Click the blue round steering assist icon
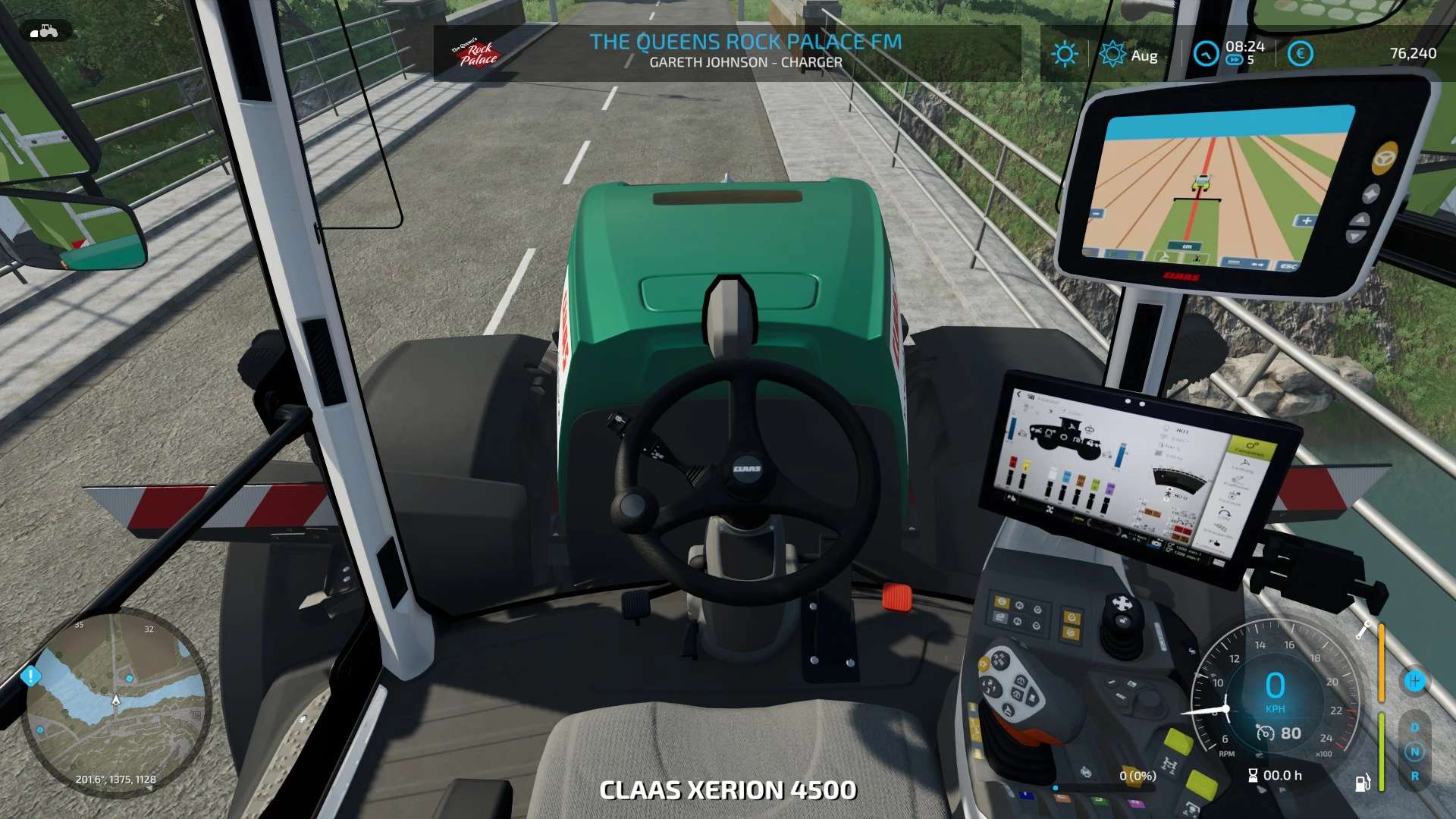This screenshot has height=819, width=1456. (1414, 681)
